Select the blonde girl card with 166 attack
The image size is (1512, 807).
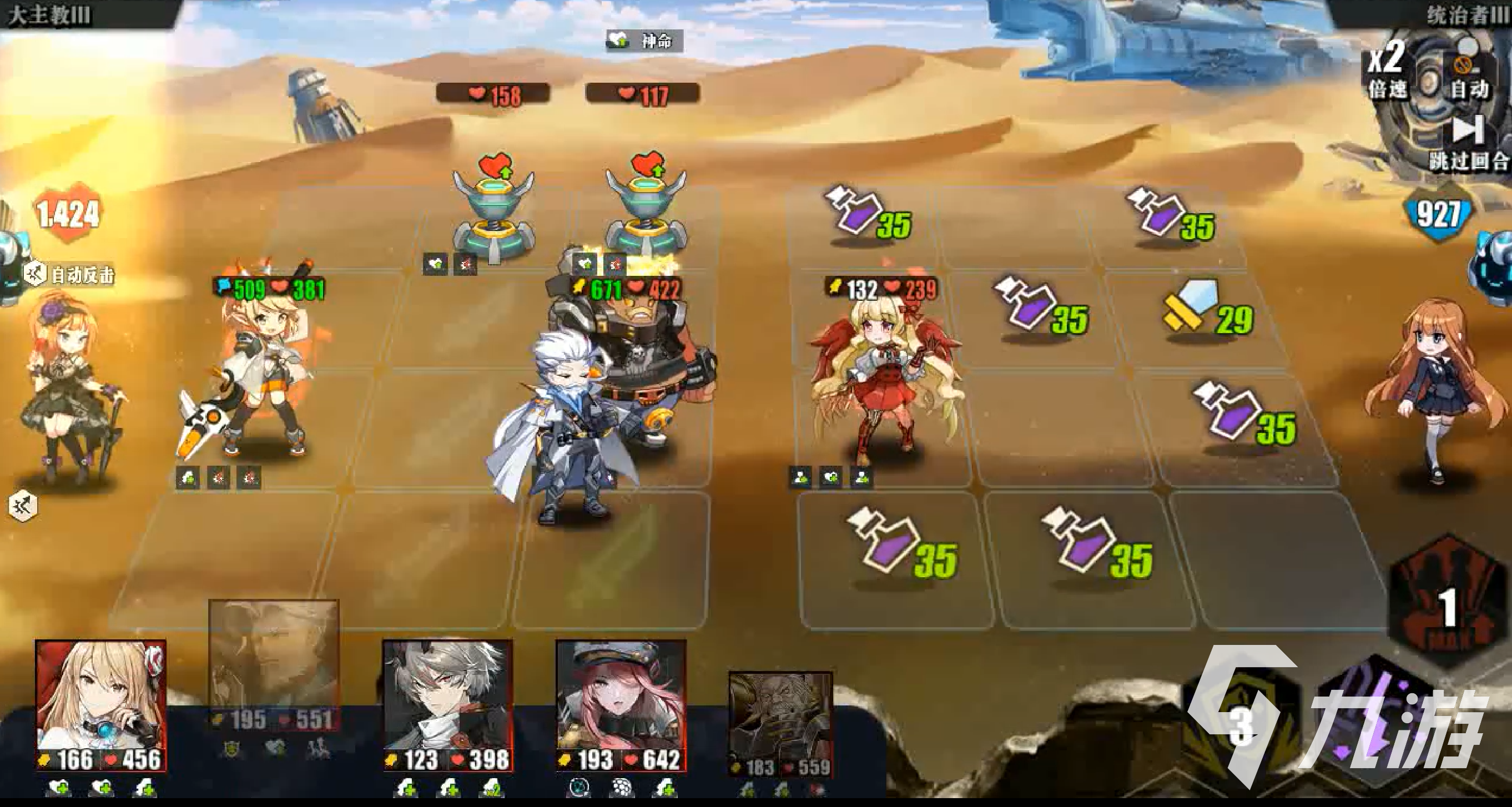coord(101,704)
